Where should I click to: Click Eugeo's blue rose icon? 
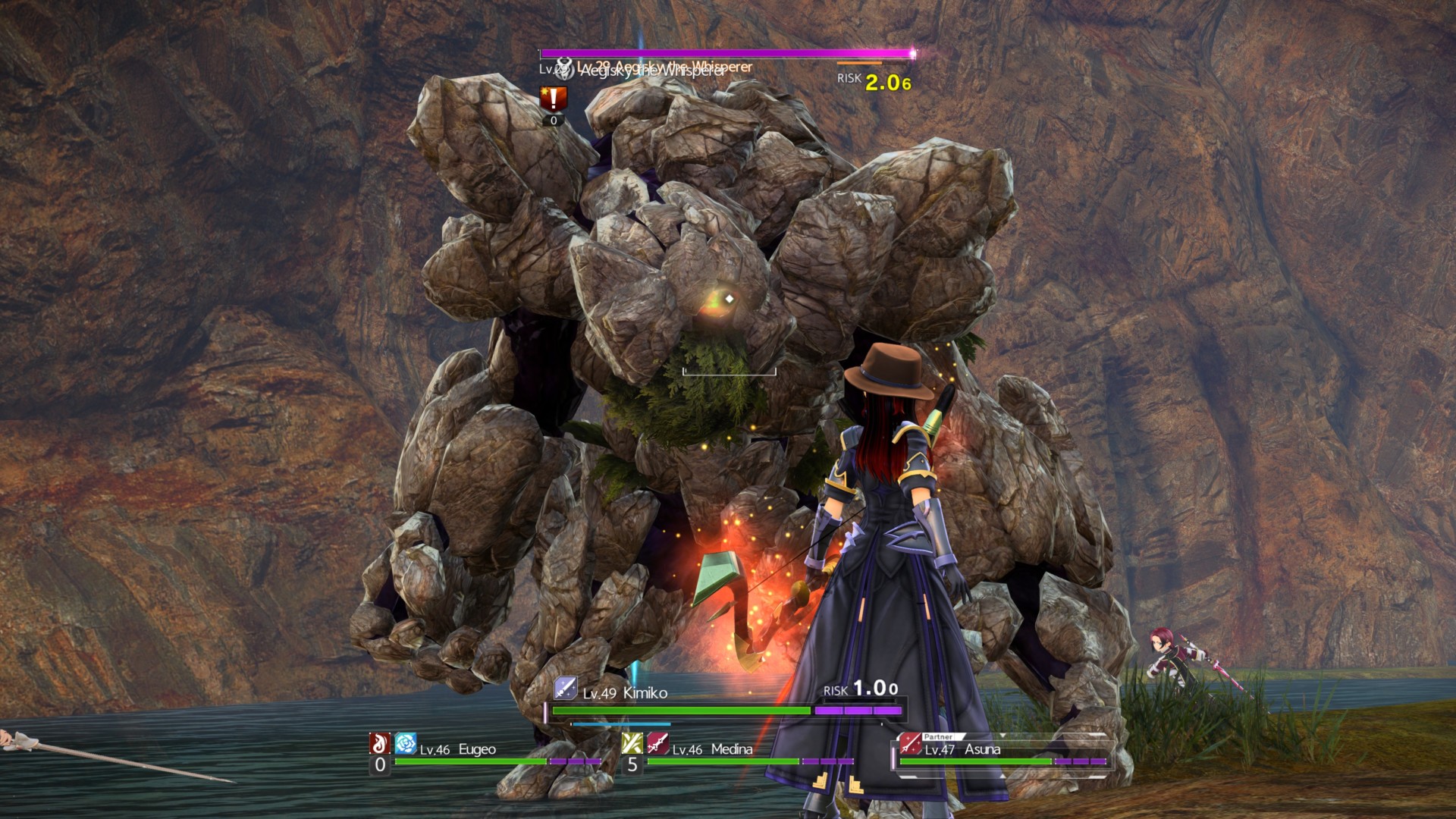click(406, 743)
